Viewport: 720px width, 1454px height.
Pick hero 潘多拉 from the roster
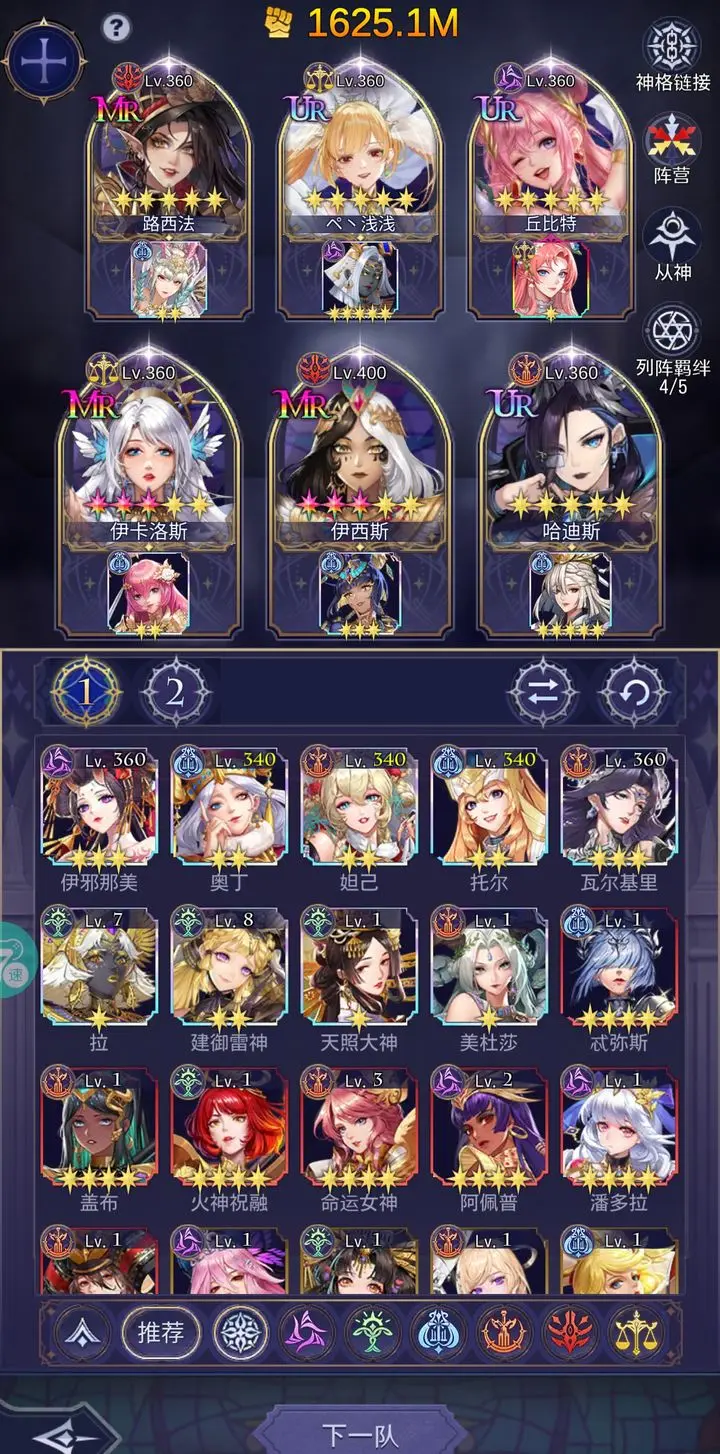tap(619, 1130)
